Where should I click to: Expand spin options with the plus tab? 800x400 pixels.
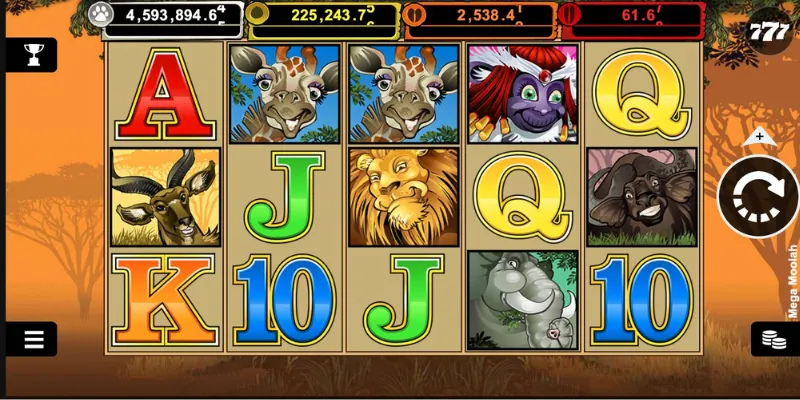pyautogui.click(x=760, y=136)
